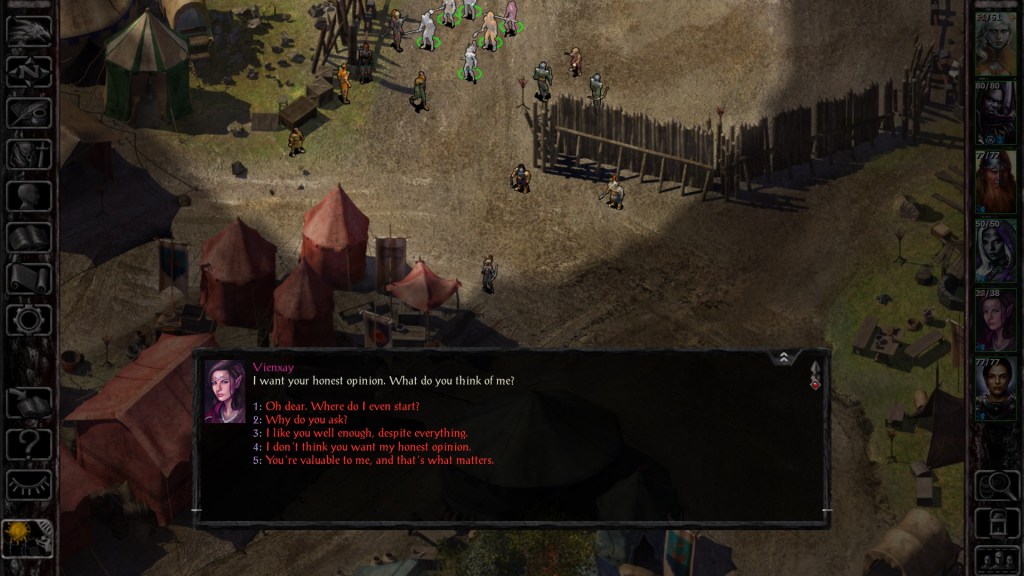Image resolution: width=1024 pixels, height=576 pixels.
Task: Open the options gear icon
Action: tap(29, 320)
